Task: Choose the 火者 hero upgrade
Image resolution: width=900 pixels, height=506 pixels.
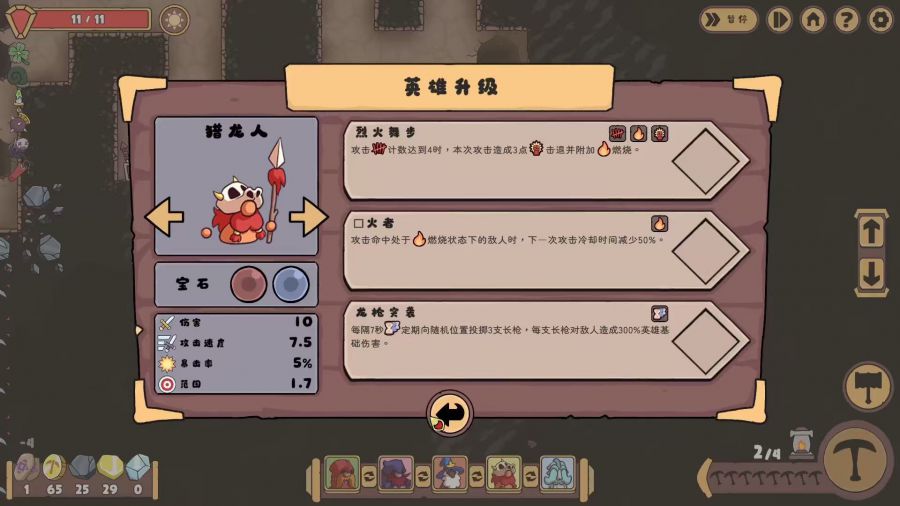Action: coord(545,249)
